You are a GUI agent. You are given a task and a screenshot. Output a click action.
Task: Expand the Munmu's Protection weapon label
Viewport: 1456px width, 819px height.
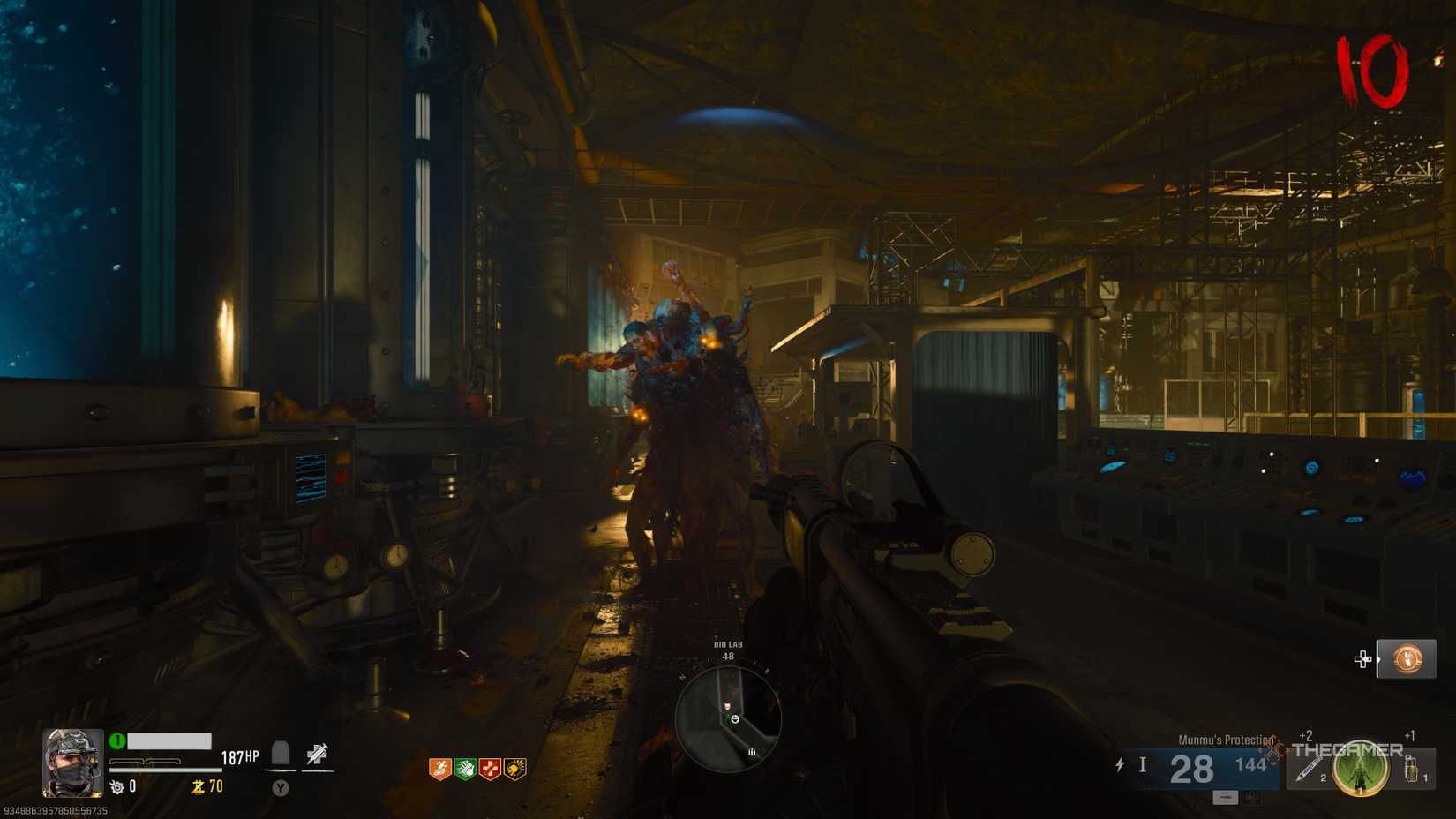1227,740
